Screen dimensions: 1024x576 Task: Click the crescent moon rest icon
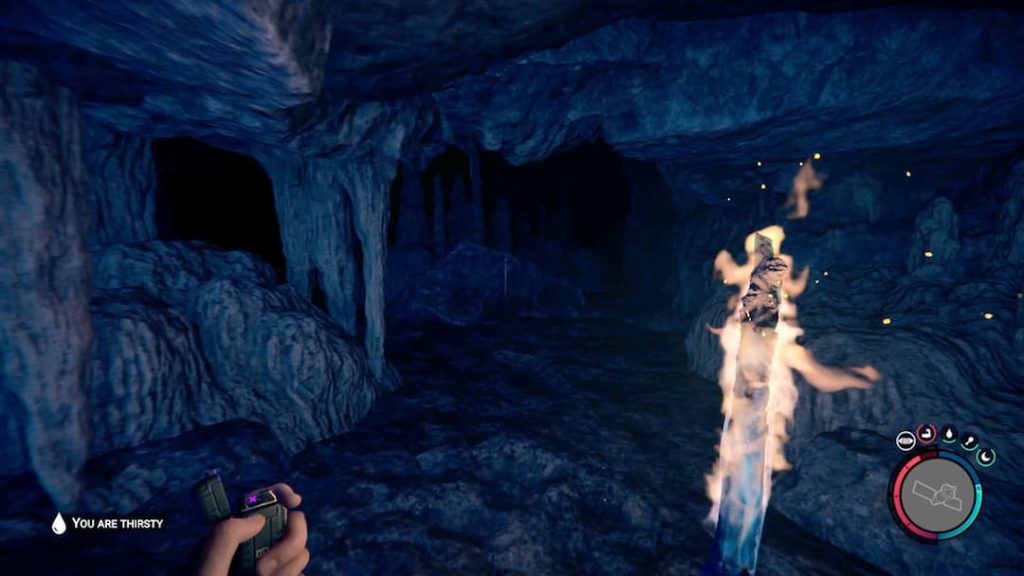click(x=985, y=457)
